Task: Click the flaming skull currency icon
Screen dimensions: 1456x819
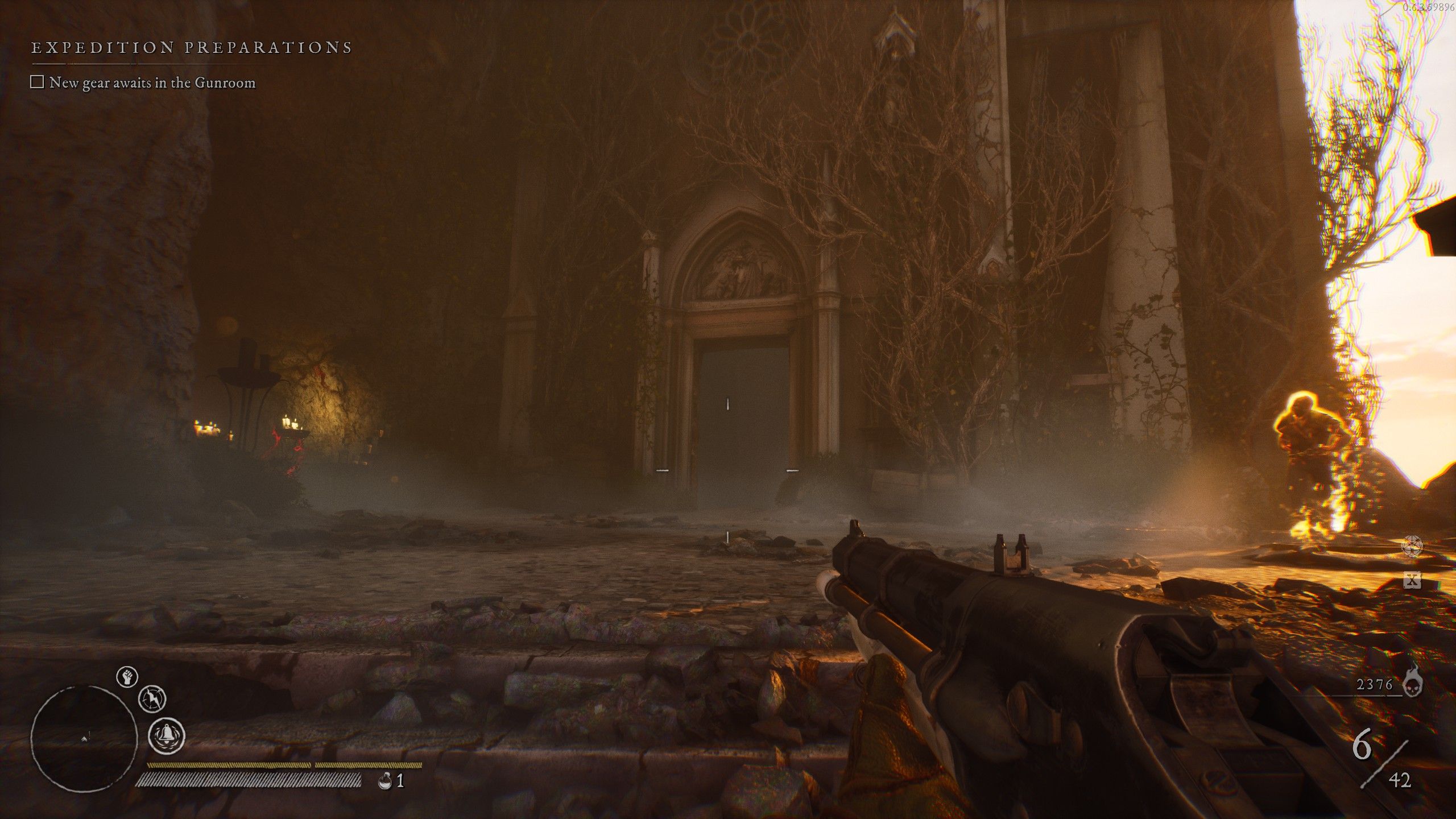Action: [1413, 687]
